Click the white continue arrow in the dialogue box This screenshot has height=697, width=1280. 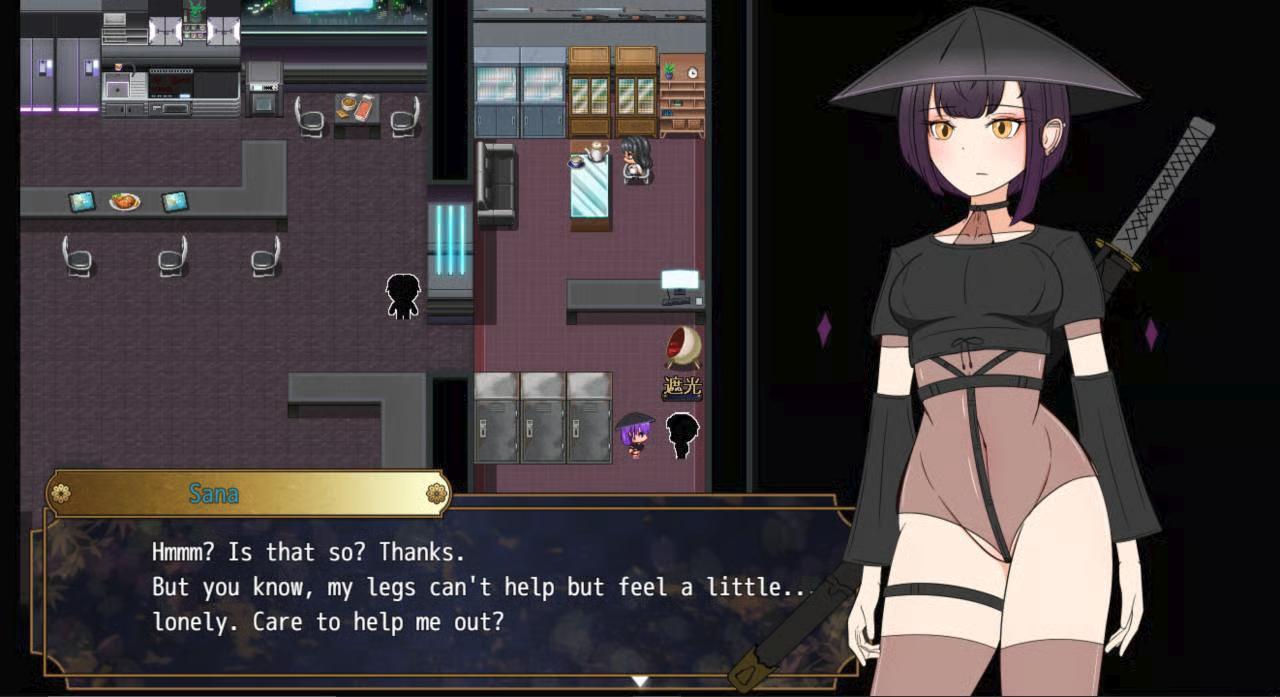639,681
